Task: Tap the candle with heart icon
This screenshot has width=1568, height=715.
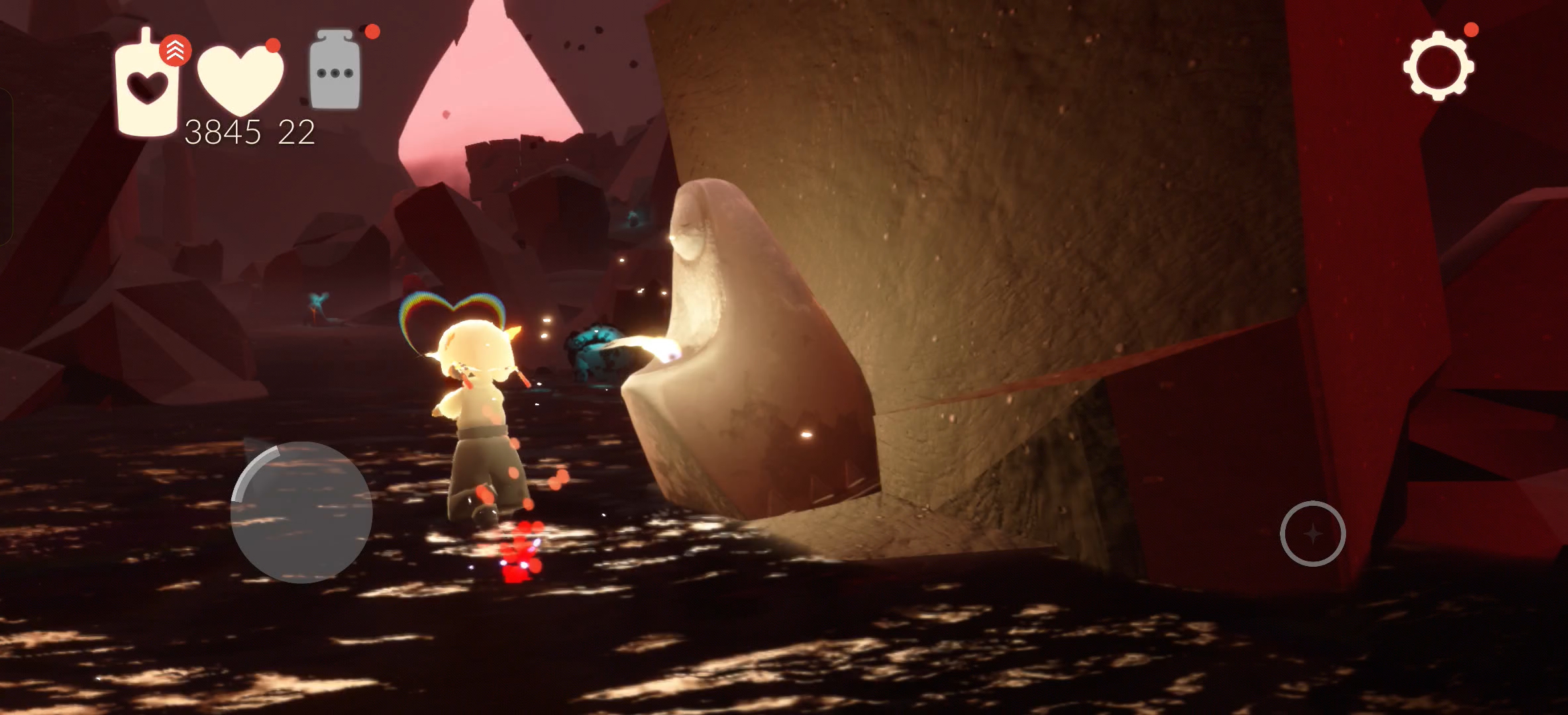Action: tap(147, 86)
